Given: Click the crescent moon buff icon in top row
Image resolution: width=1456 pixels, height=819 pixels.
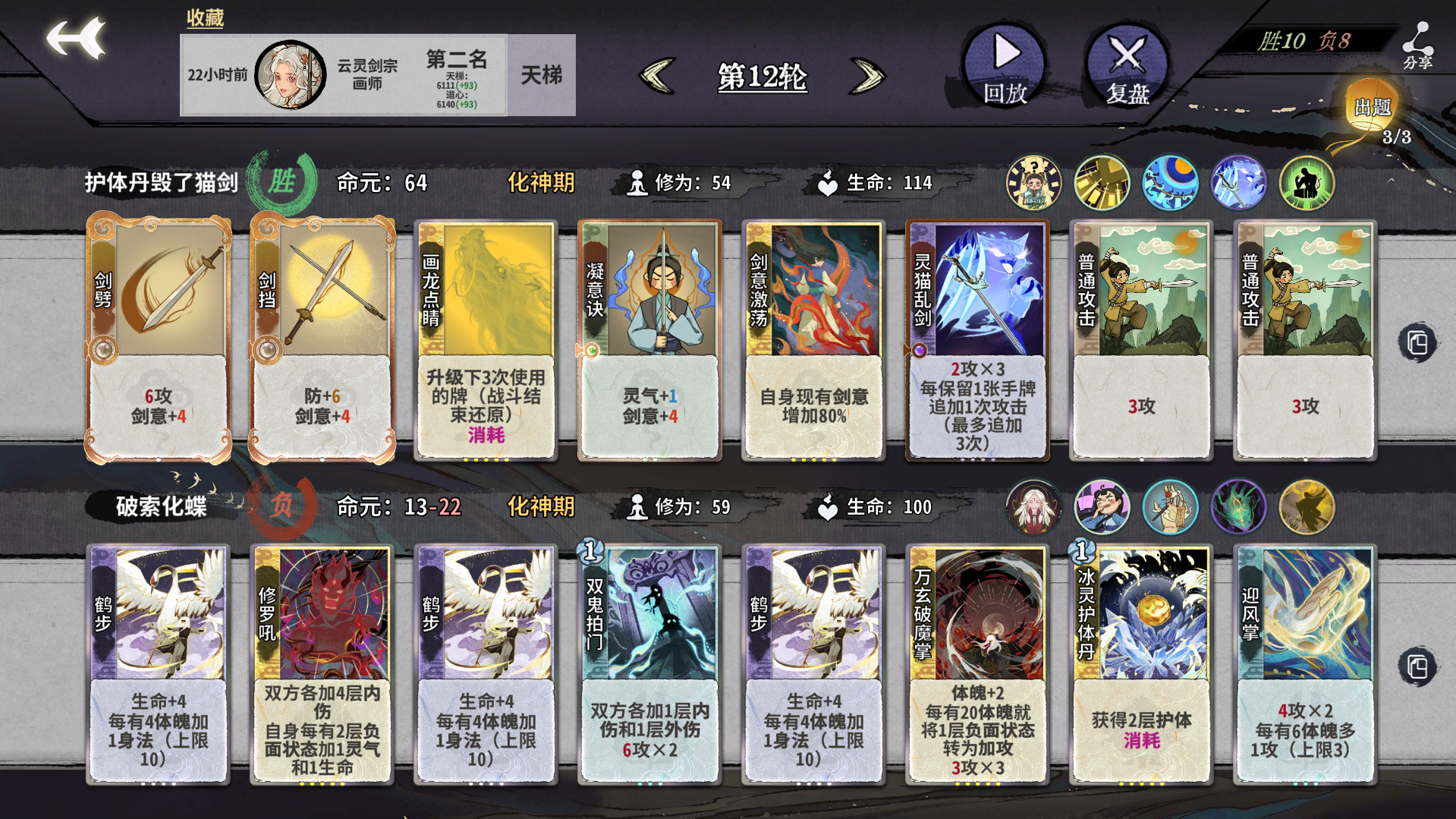Looking at the screenshot, I should [1170, 182].
